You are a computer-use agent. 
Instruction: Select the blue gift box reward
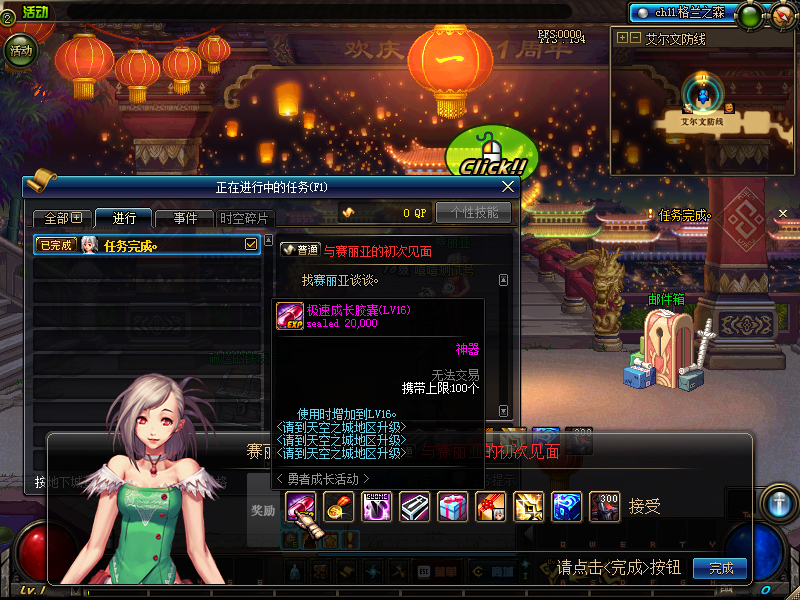[453, 507]
